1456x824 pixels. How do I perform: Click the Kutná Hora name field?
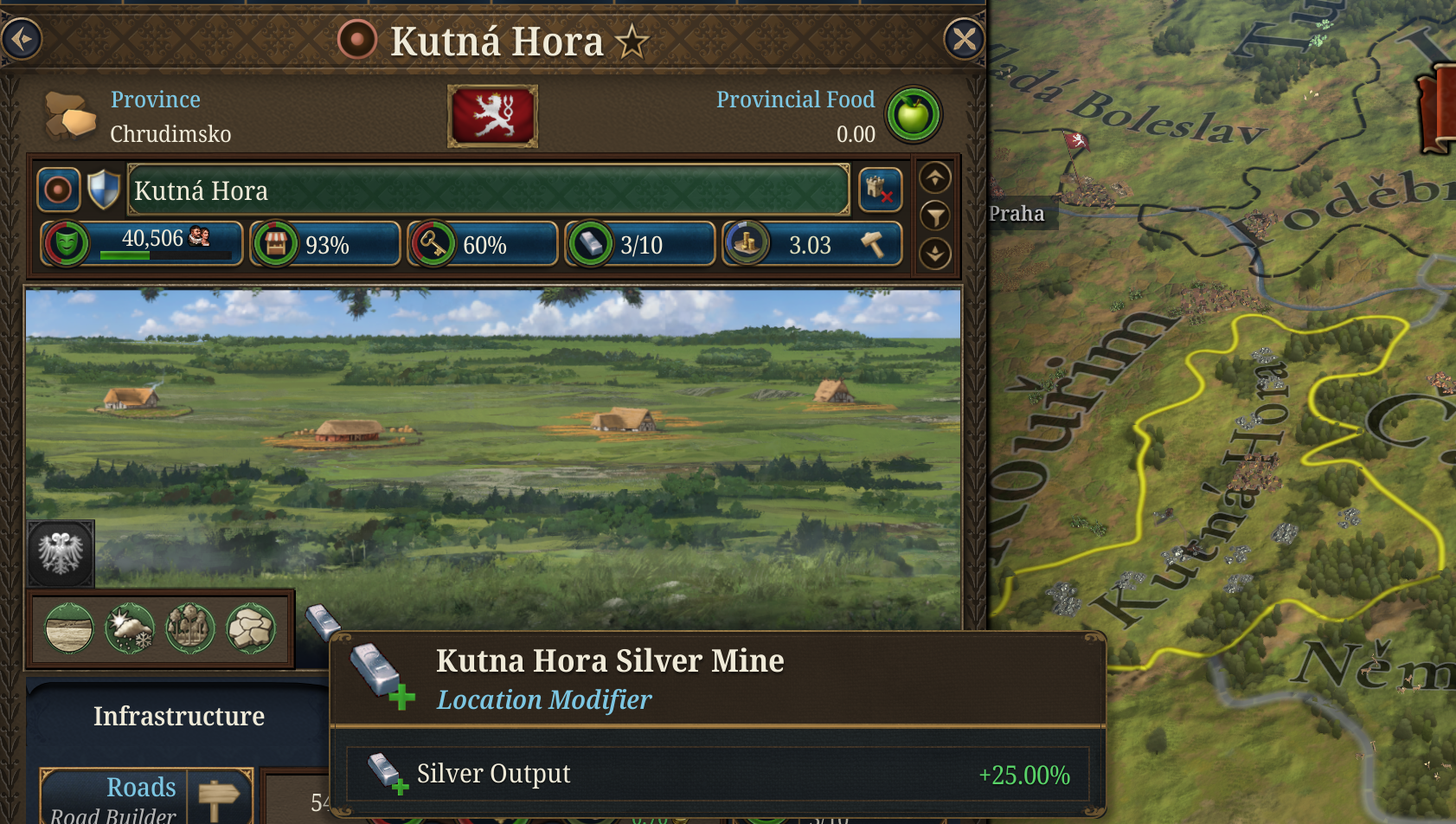489,190
